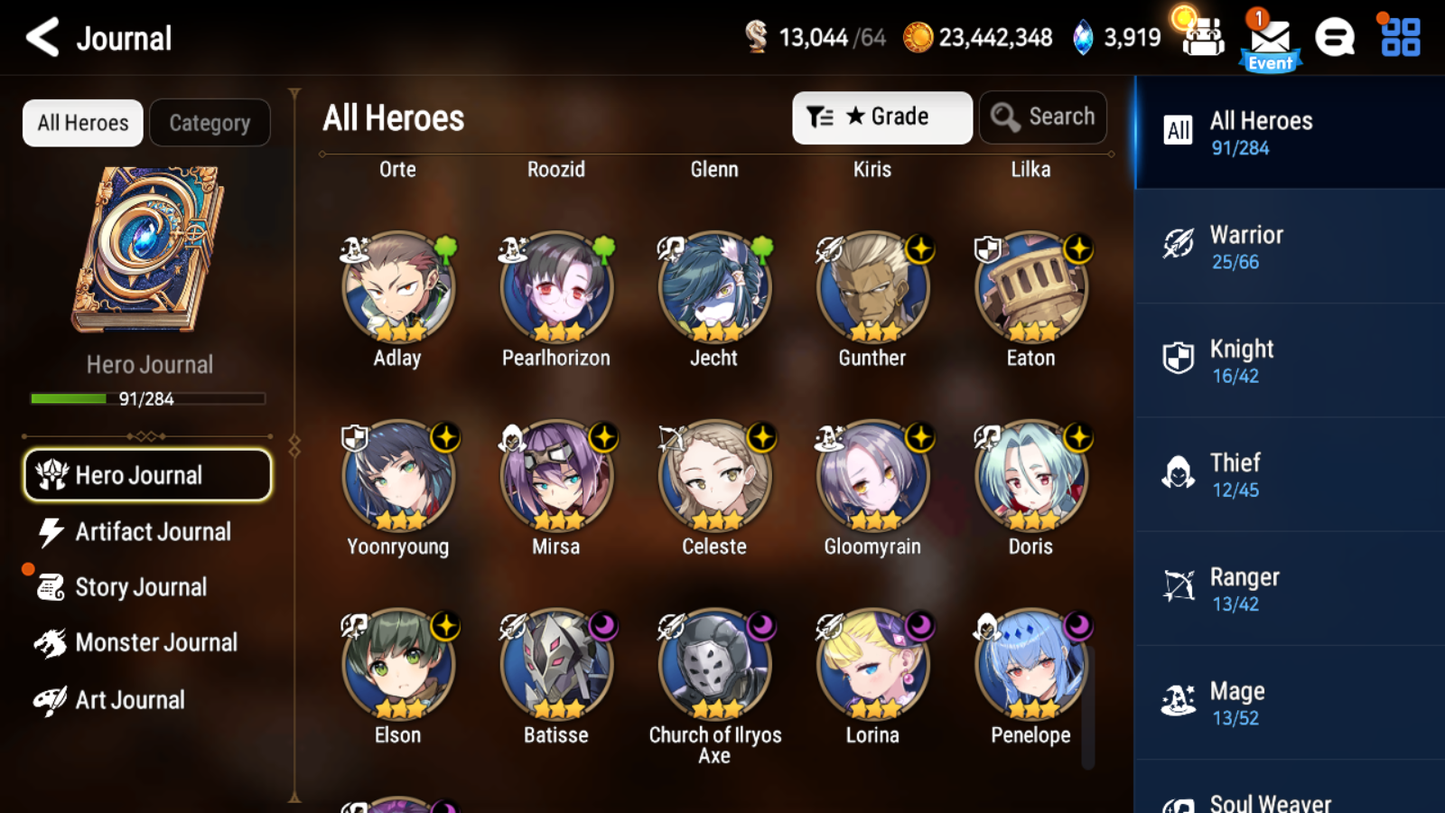Open the chat bubble icon
Screen dimensions: 1445x813
pyautogui.click(x=1335, y=37)
